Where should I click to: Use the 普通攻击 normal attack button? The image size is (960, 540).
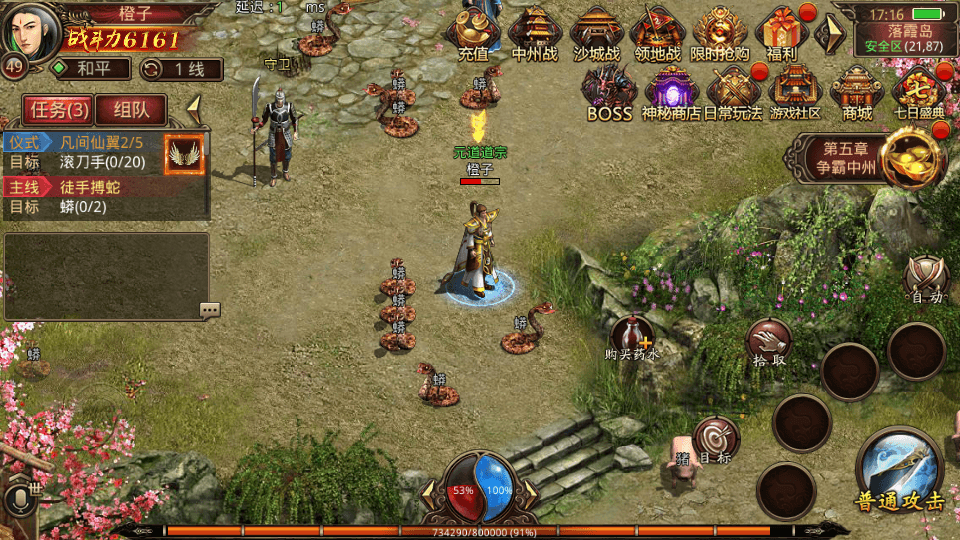pos(900,472)
